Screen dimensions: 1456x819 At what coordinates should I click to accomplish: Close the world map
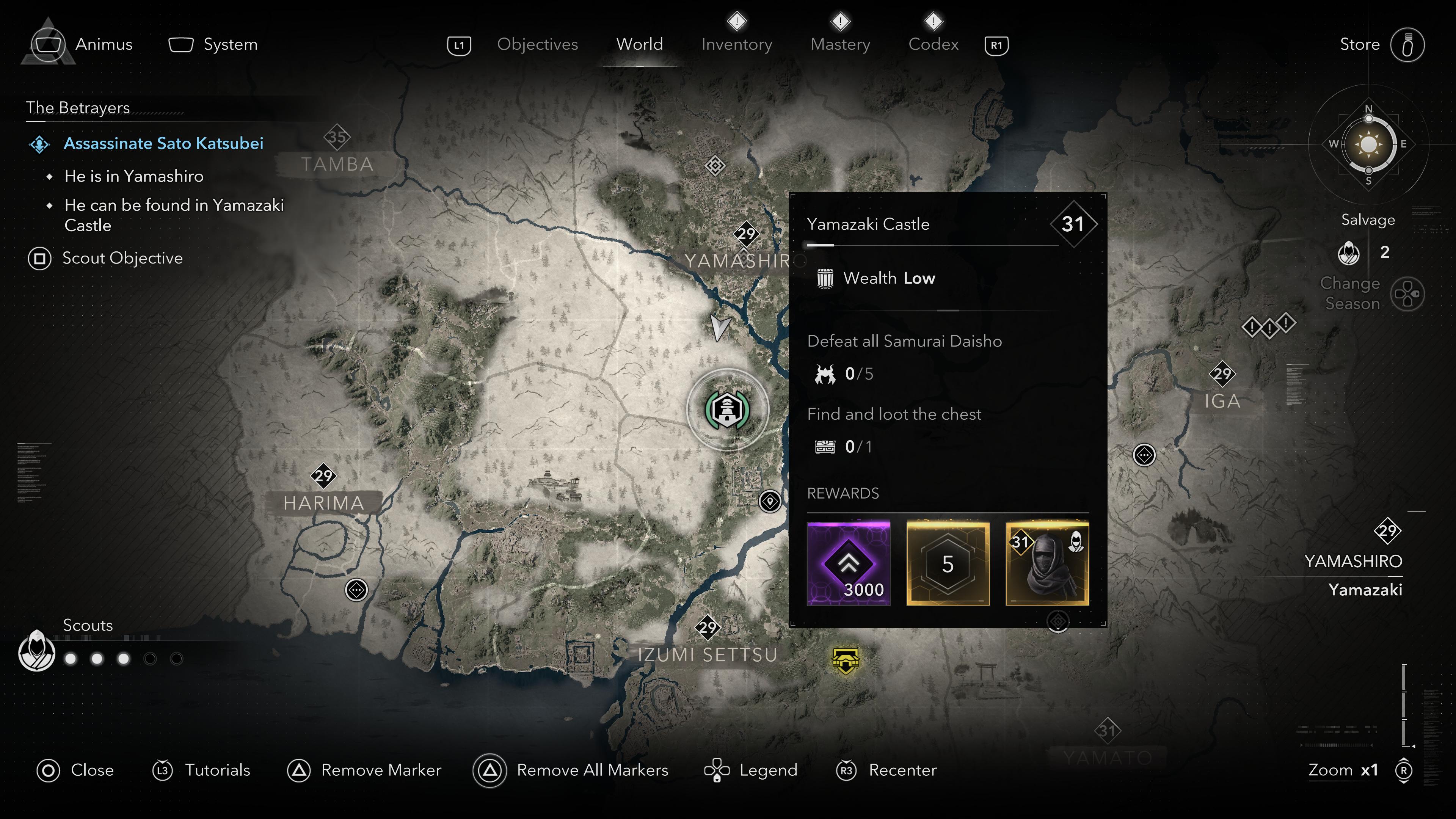[91, 770]
